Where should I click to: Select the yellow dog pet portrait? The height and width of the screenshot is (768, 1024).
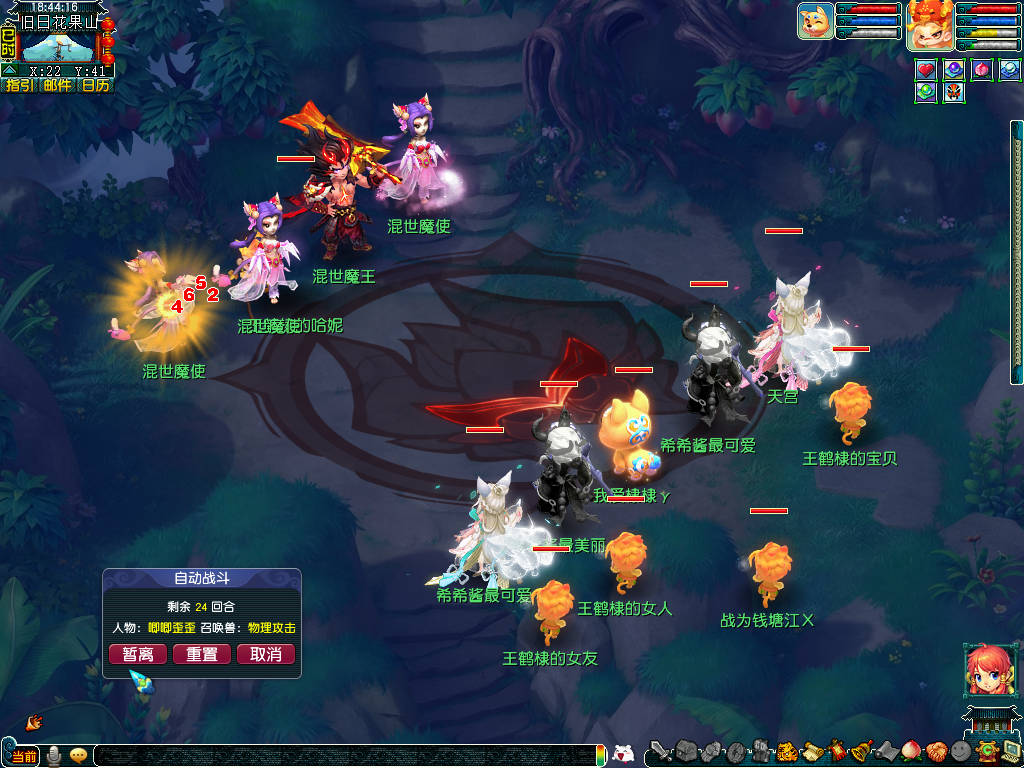tap(815, 21)
